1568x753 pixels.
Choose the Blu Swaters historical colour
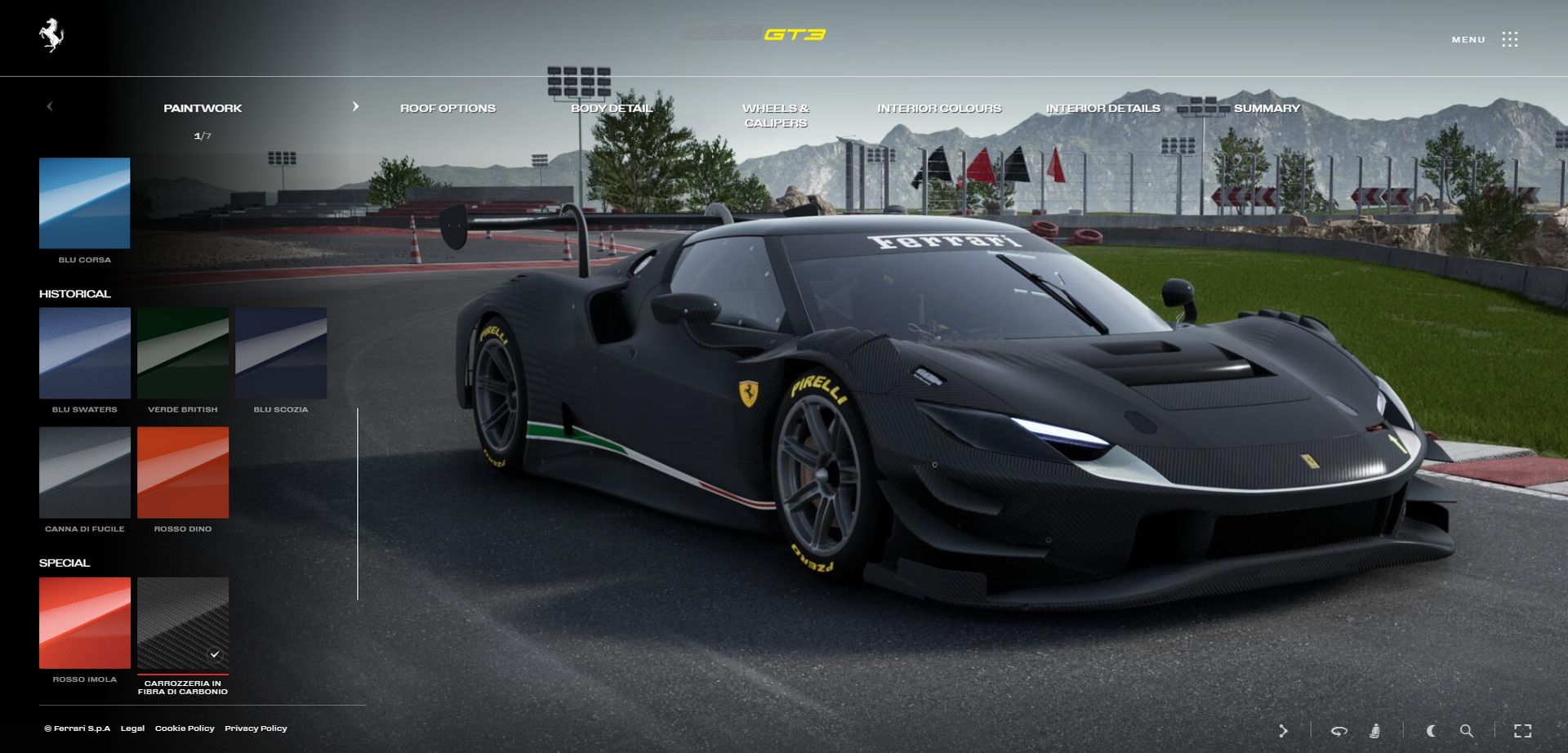tap(84, 353)
